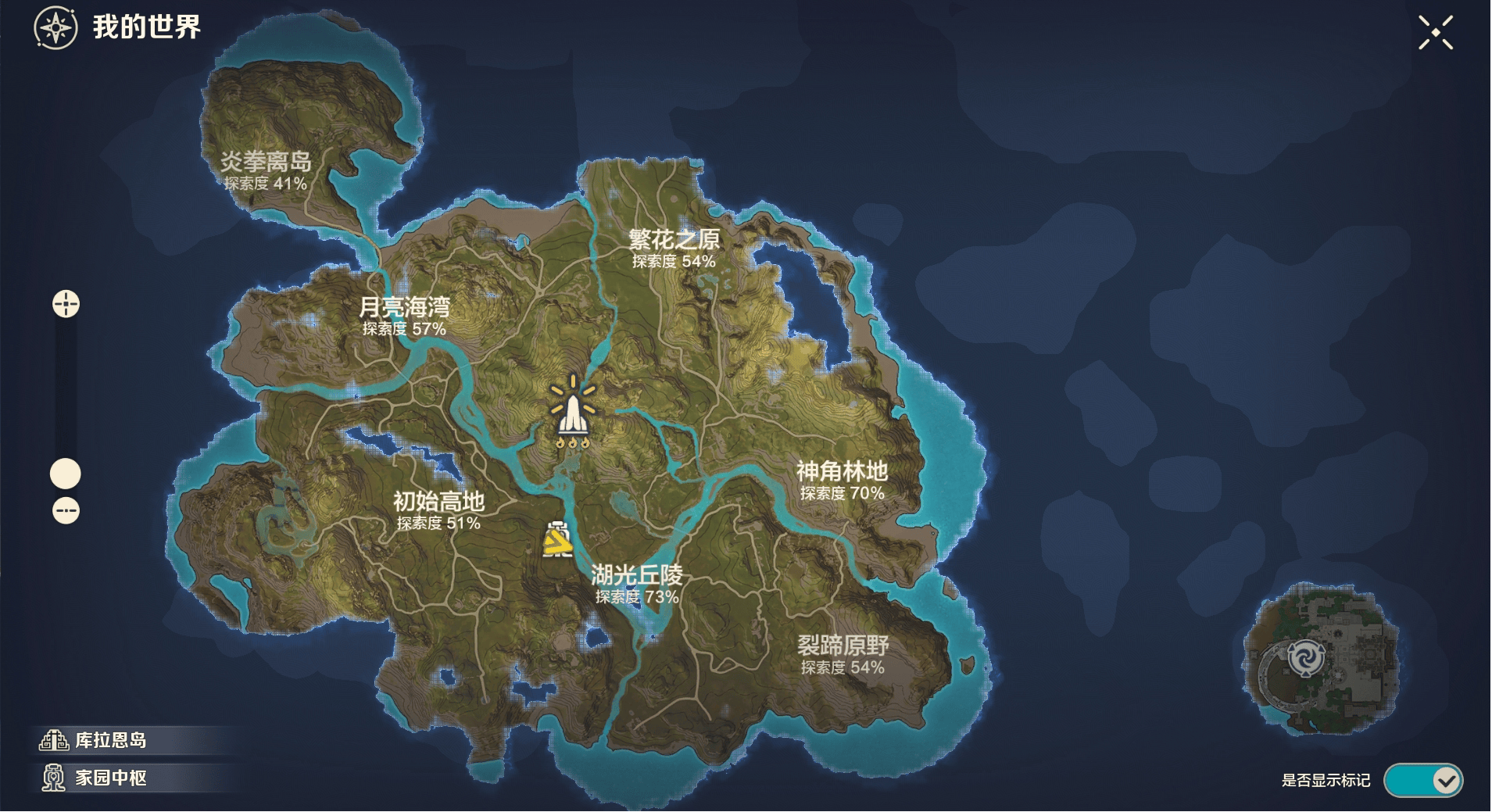1492x812 pixels.
Task: Select the 神角林地 region label
Action: 841,470
